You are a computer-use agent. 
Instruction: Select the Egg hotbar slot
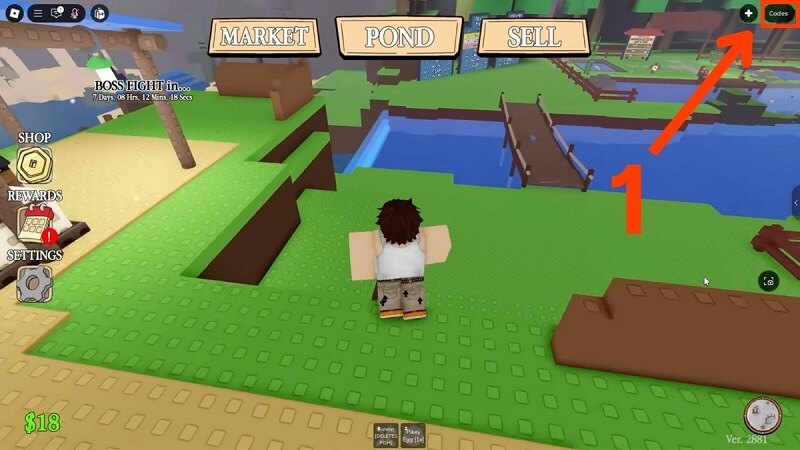click(414, 433)
